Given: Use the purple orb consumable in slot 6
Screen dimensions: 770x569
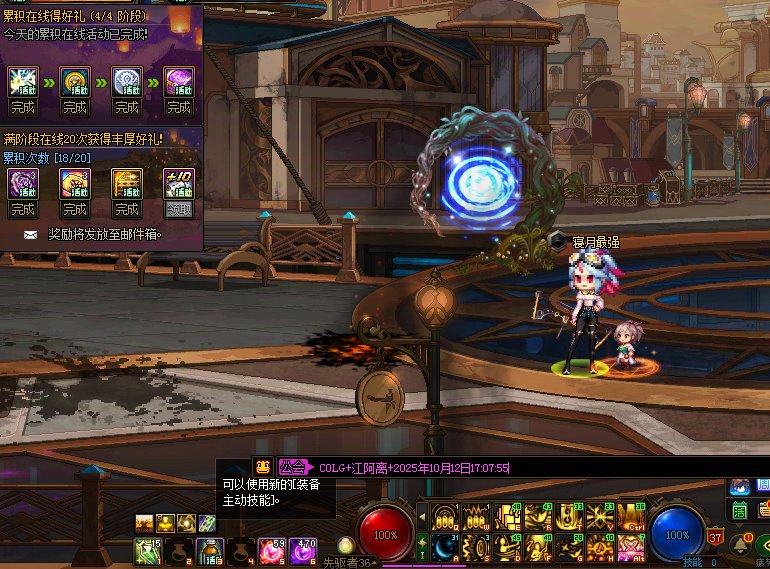Looking at the screenshot, I should [x=302, y=549].
